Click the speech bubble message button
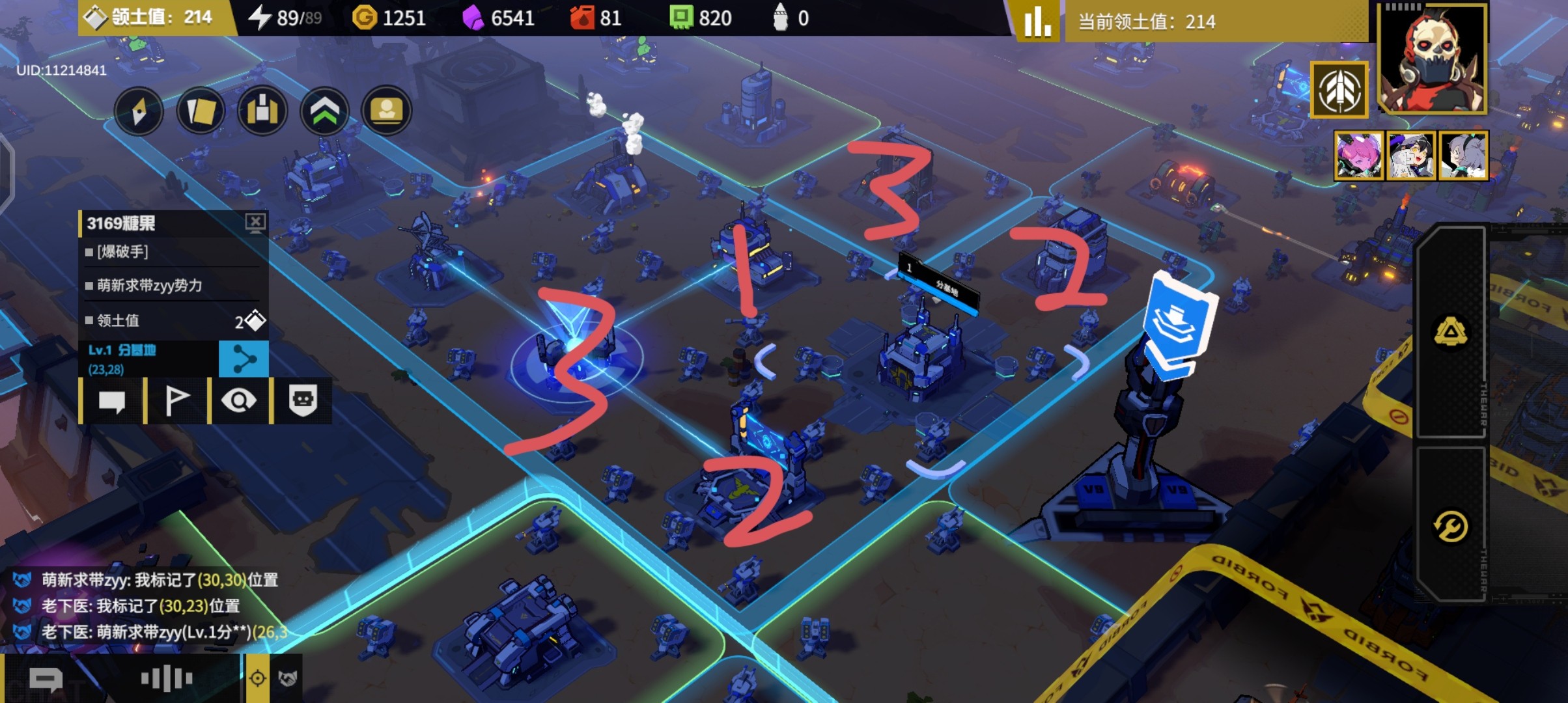1568x703 pixels. 111,401
